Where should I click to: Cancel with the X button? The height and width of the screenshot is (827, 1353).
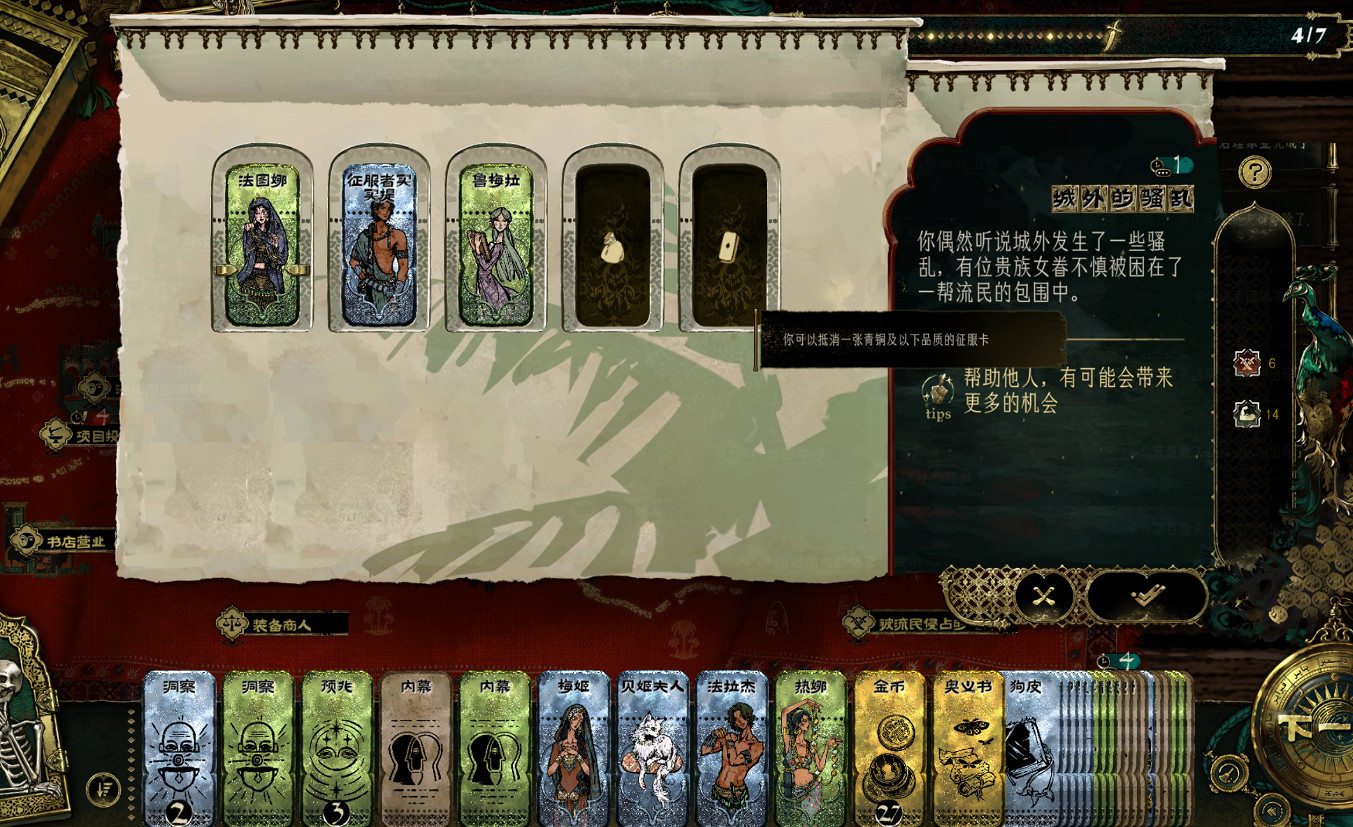click(x=1044, y=597)
